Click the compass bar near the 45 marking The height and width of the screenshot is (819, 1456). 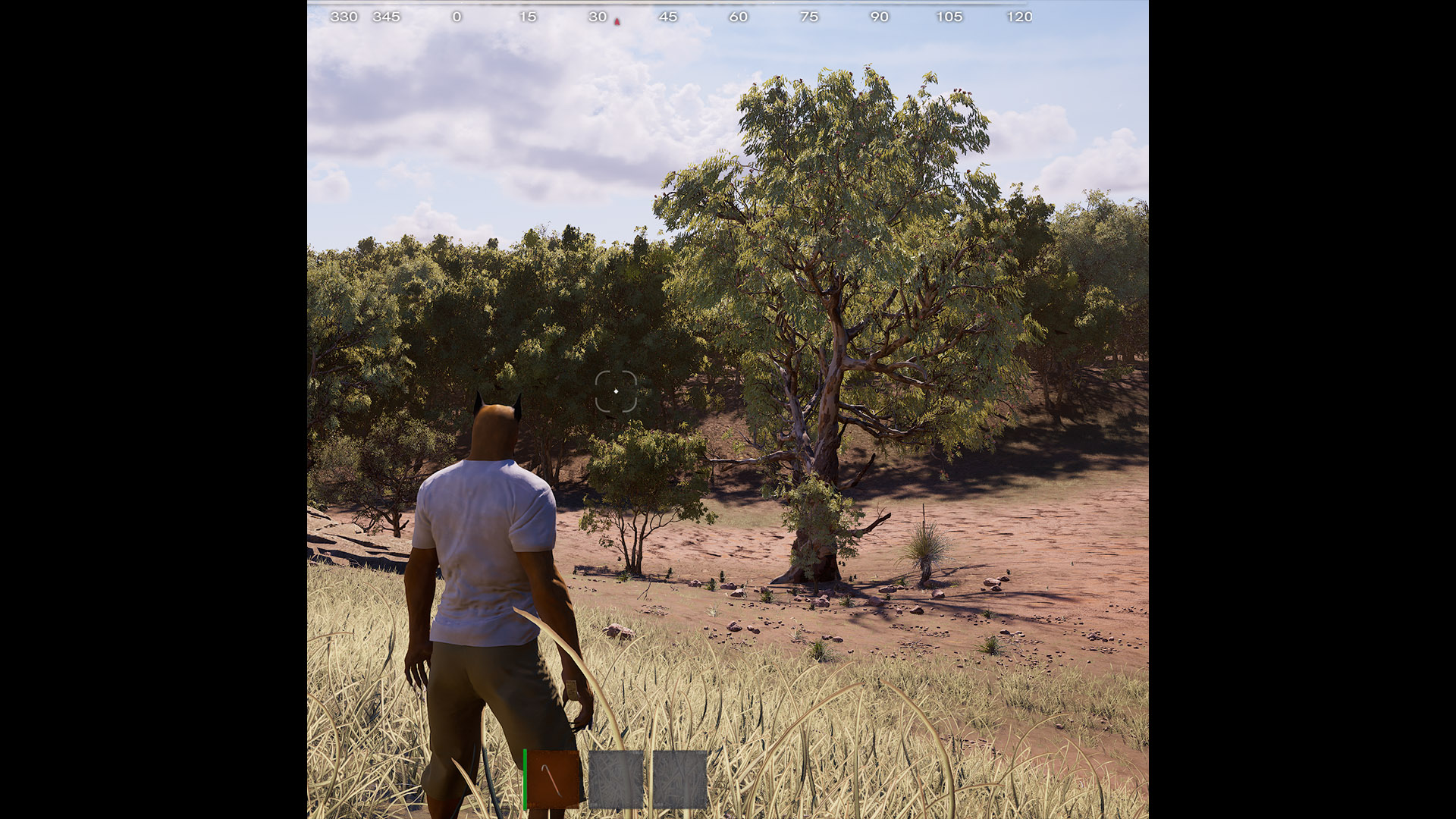tap(669, 16)
